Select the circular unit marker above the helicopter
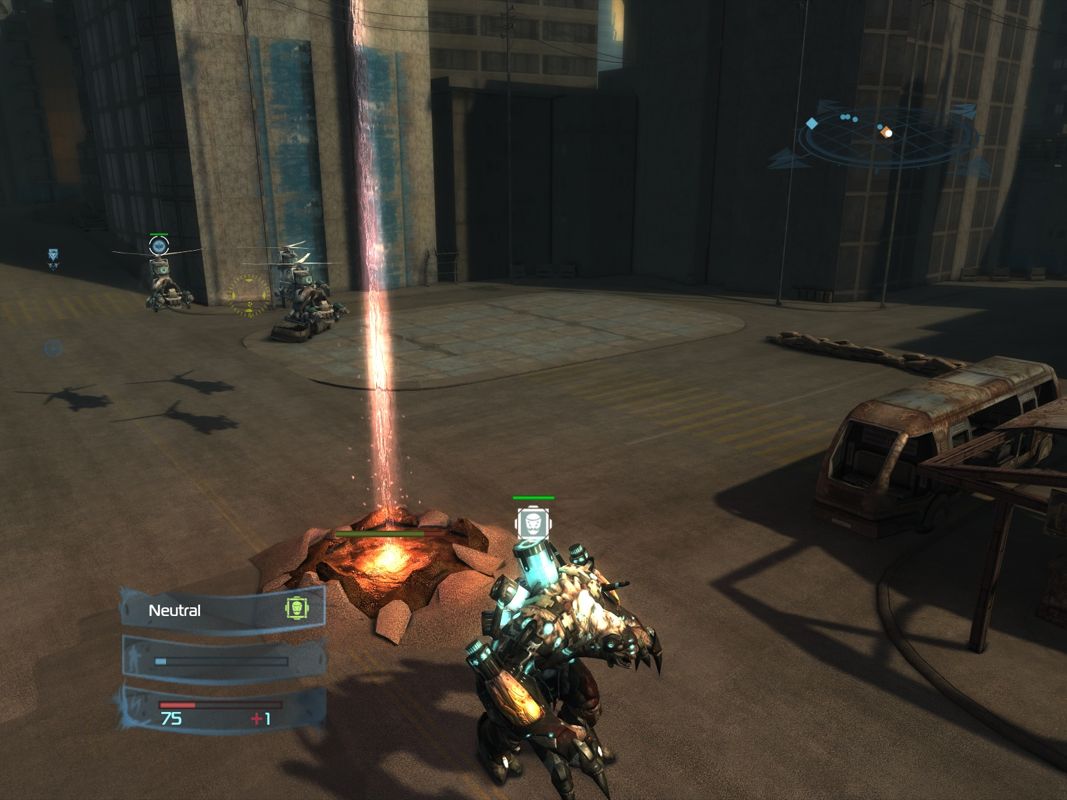The height and width of the screenshot is (800, 1067). 158,245
